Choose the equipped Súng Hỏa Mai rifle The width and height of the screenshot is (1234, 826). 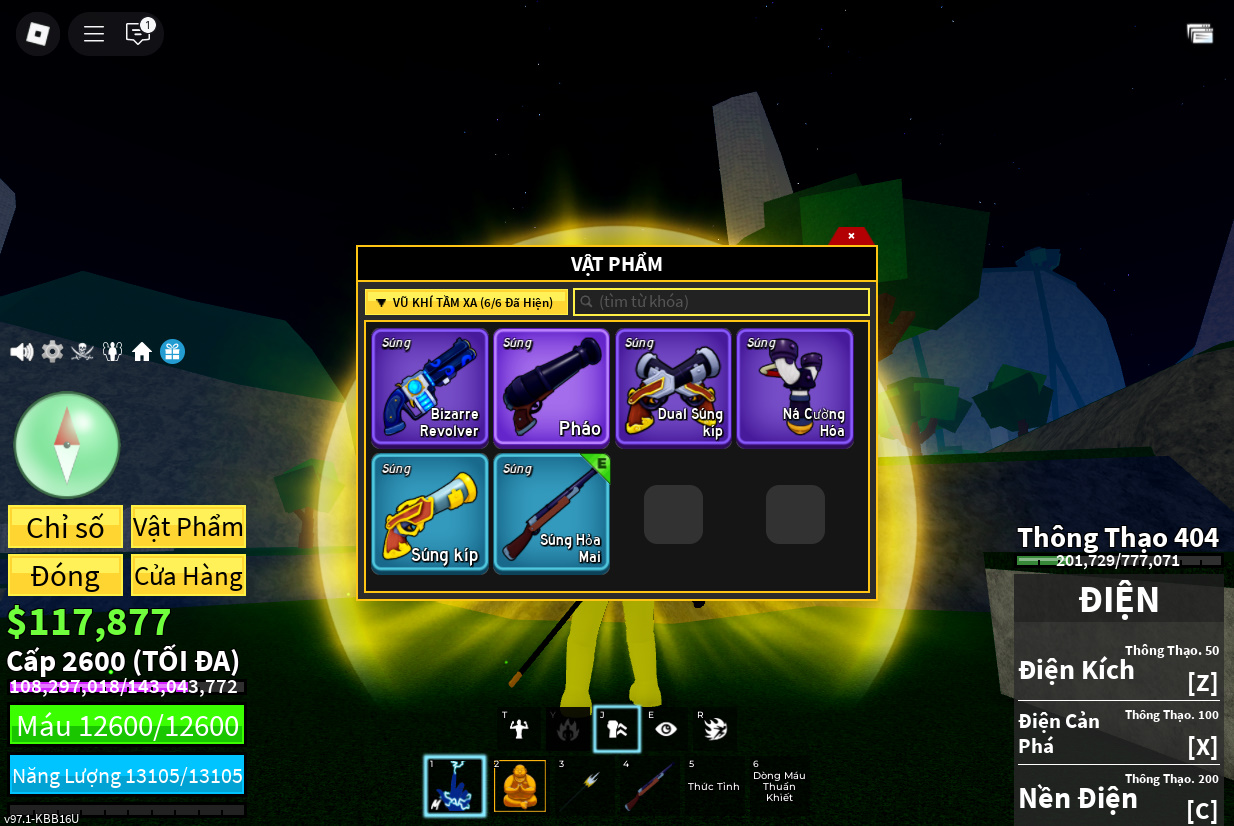click(x=551, y=513)
